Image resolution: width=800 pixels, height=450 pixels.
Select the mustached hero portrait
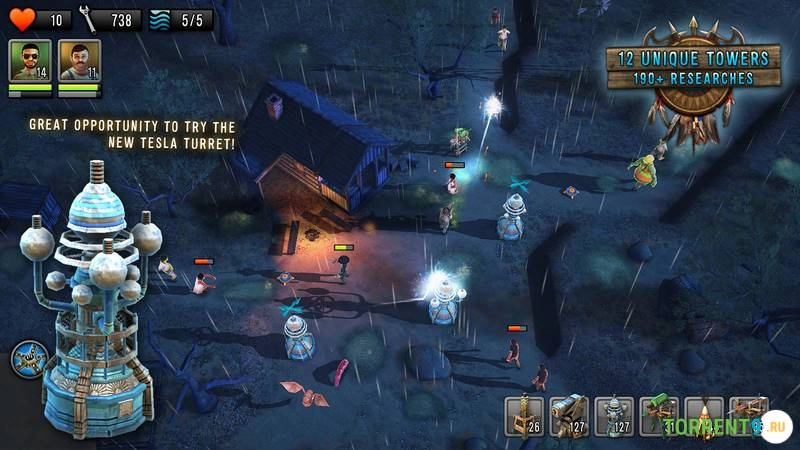point(79,60)
